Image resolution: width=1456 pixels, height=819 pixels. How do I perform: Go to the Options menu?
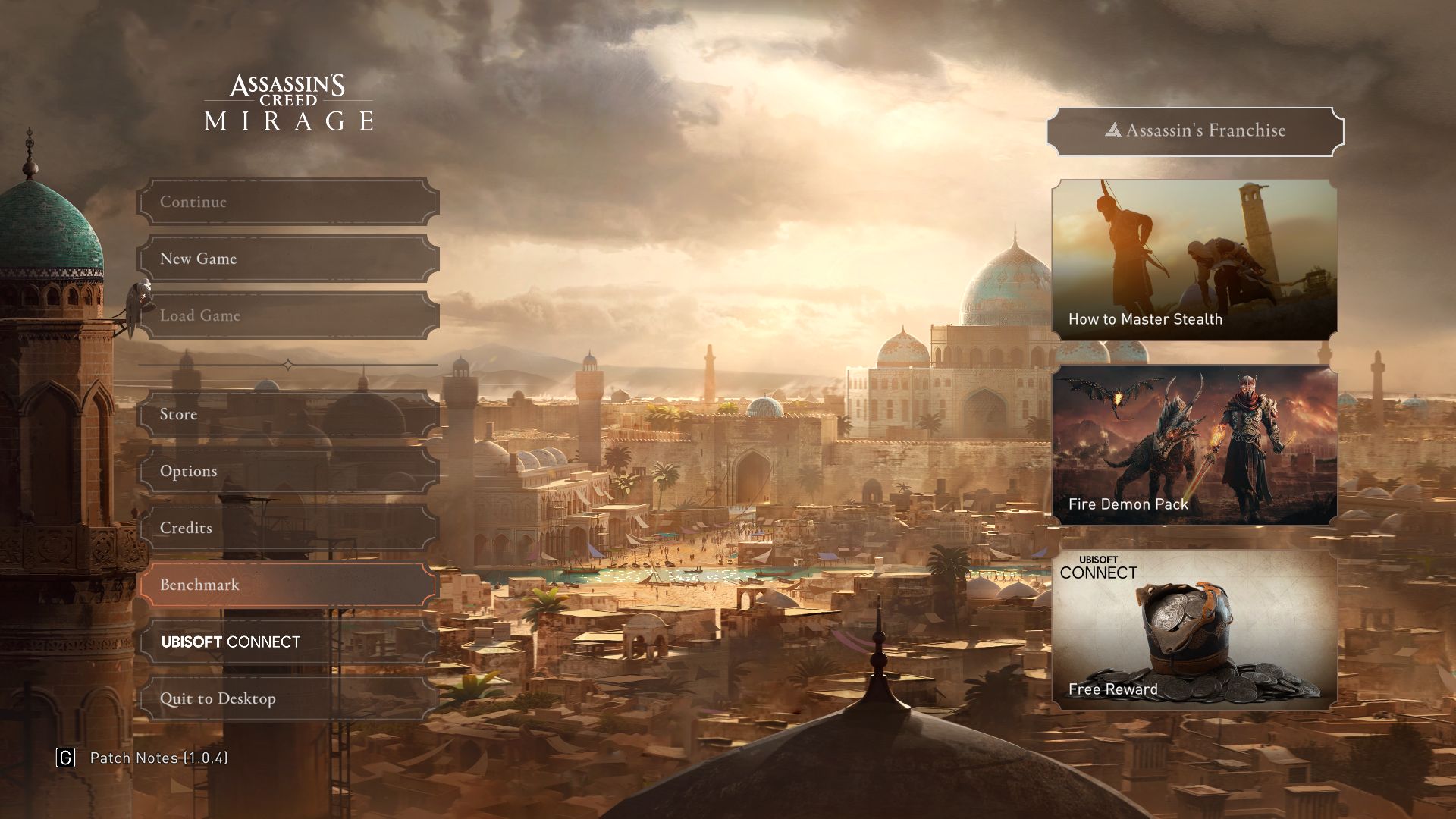click(288, 471)
